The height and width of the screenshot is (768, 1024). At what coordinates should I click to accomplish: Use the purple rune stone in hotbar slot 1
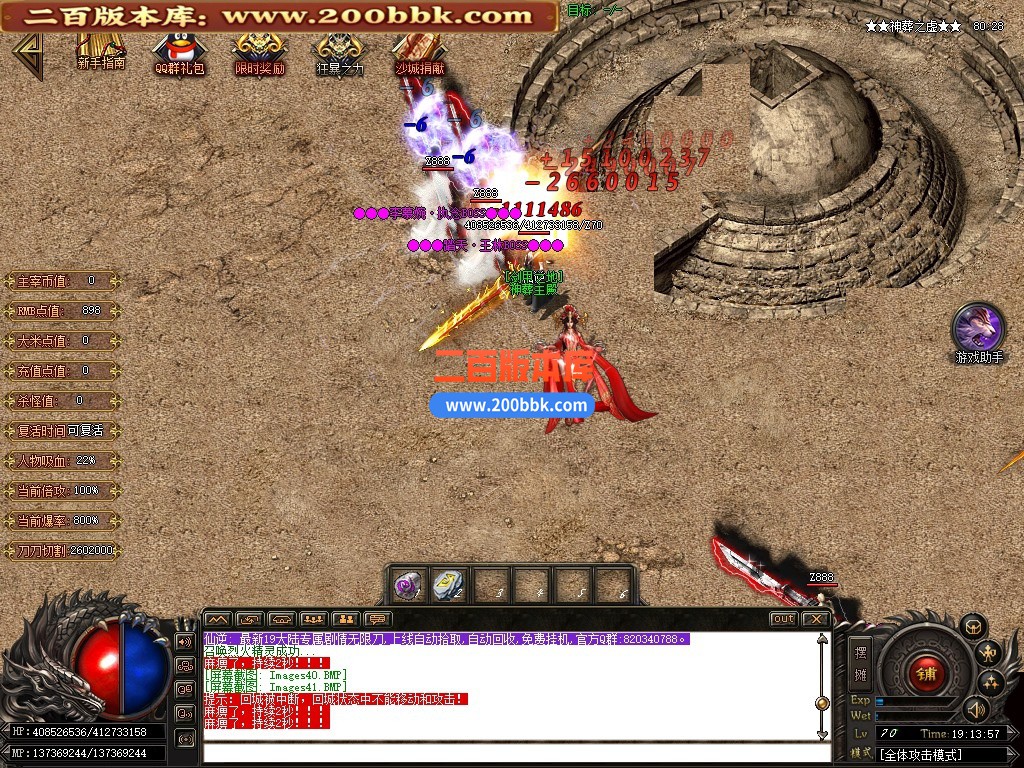pos(408,585)
